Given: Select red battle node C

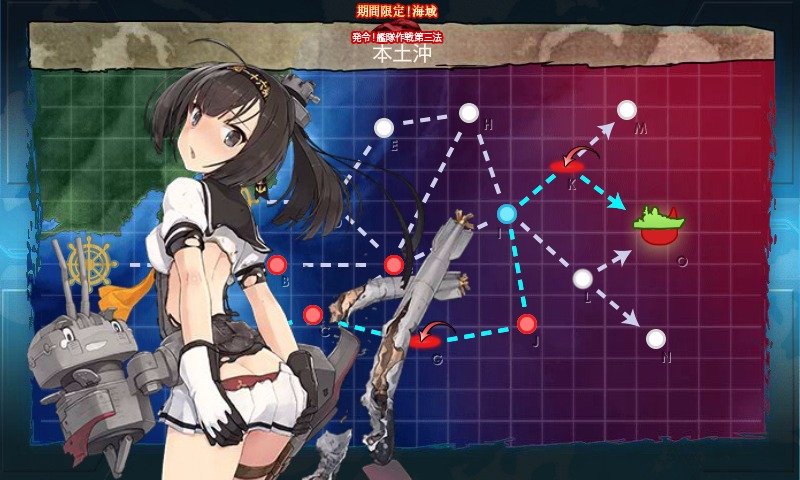Looking at the screenshot, I should 313,314.
